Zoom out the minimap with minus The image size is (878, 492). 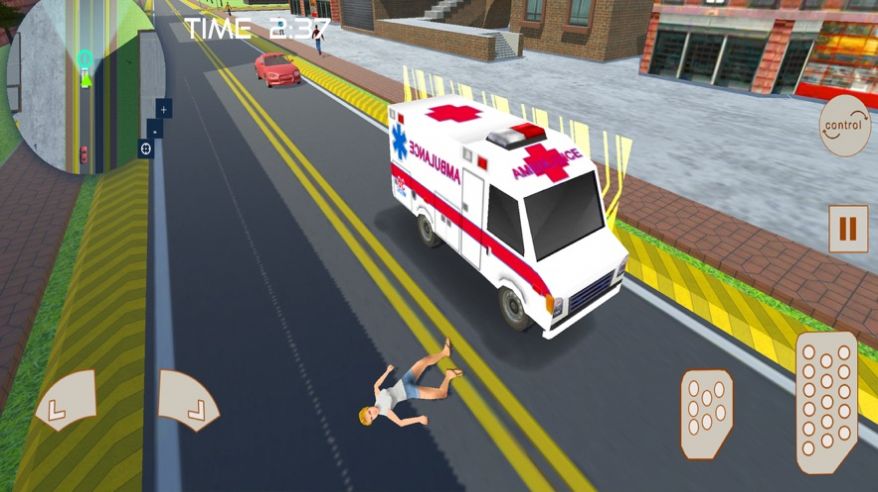(x=154, y=128)
